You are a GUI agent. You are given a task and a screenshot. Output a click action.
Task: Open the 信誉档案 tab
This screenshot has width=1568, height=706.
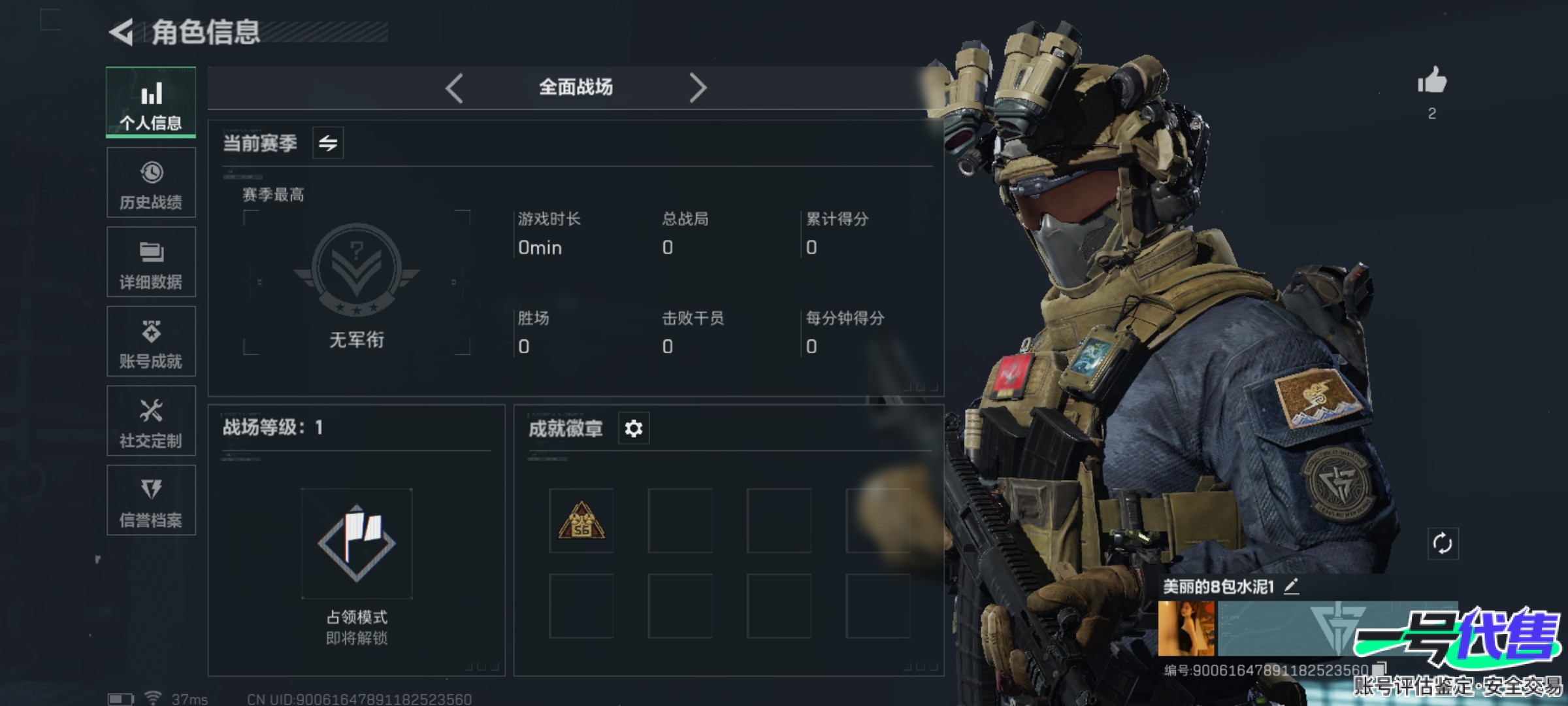click(x=151, y=500)
